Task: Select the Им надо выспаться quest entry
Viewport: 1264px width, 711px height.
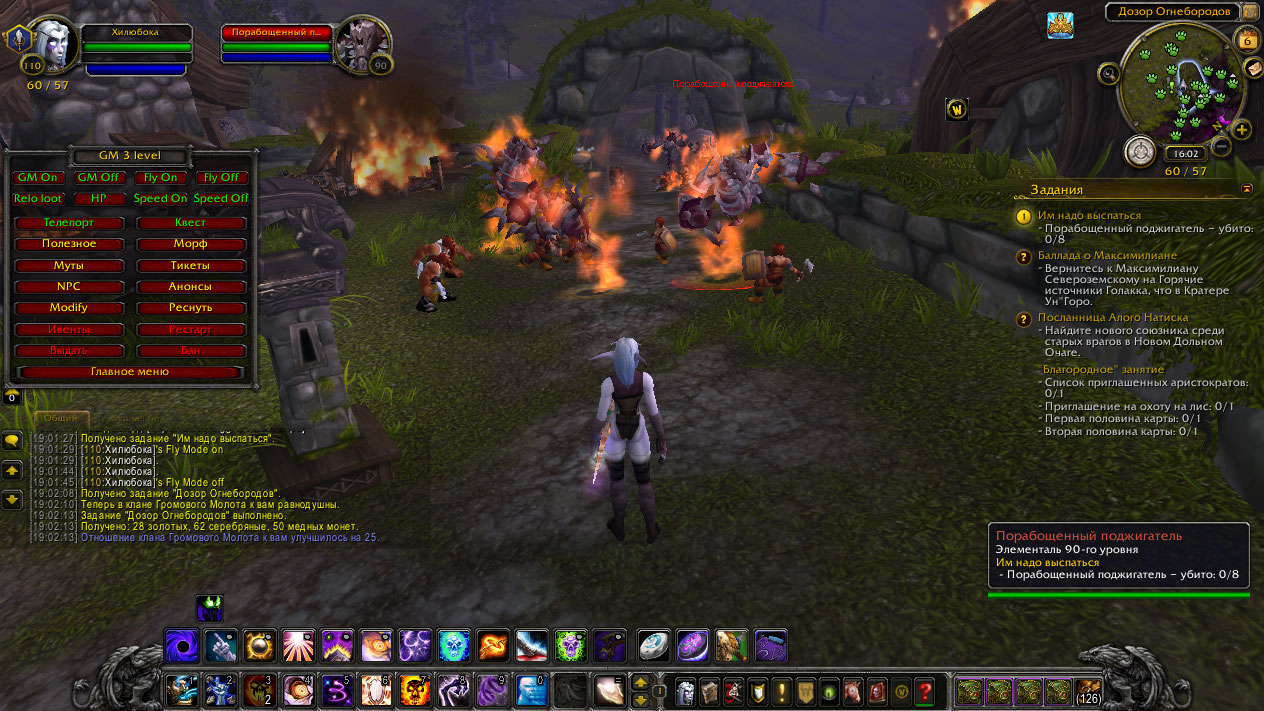Action: pyautogui.click(x=1089, y=215)
